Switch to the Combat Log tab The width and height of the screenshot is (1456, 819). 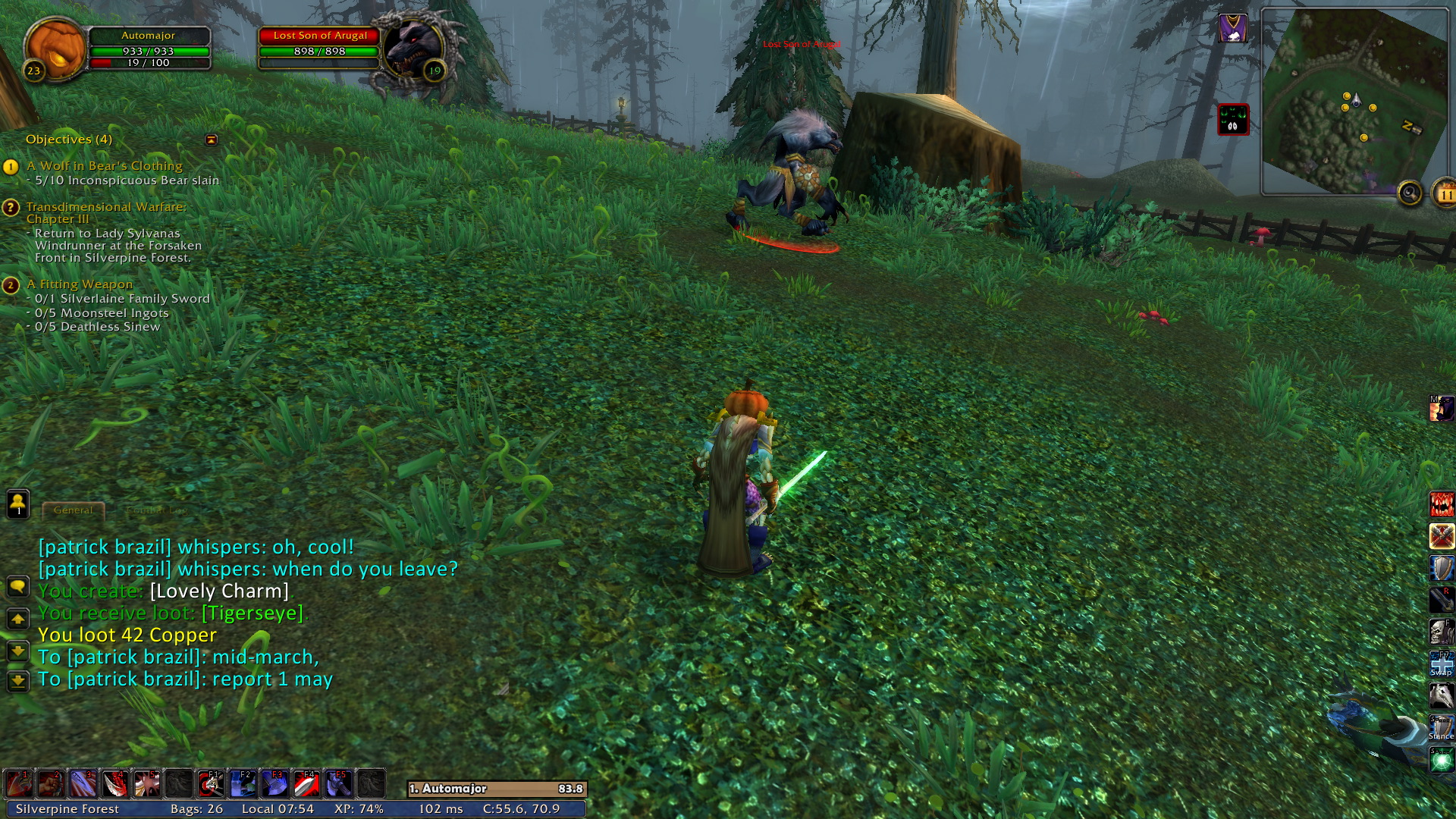[156, 510]
